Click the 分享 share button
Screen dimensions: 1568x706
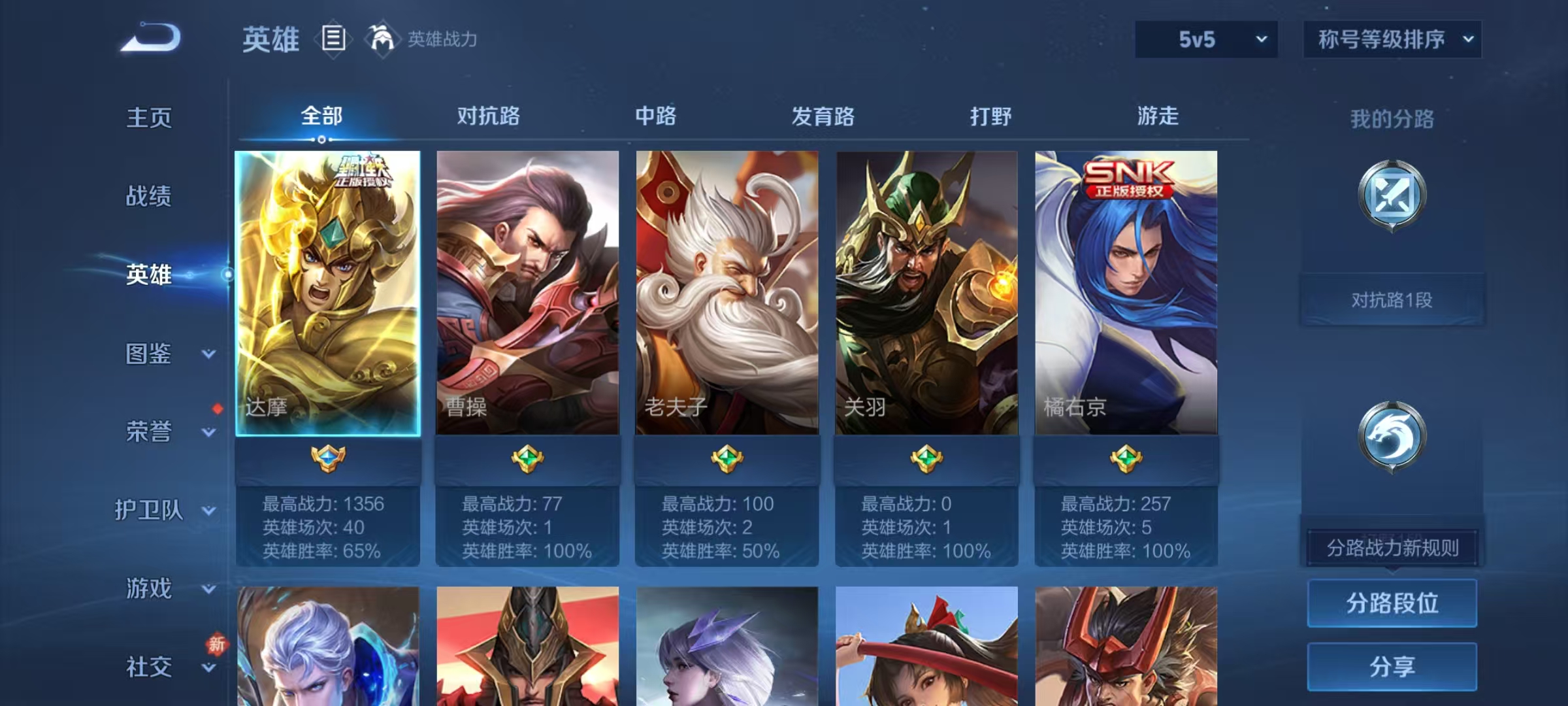pyautogui.click(x=1392, y=665)
